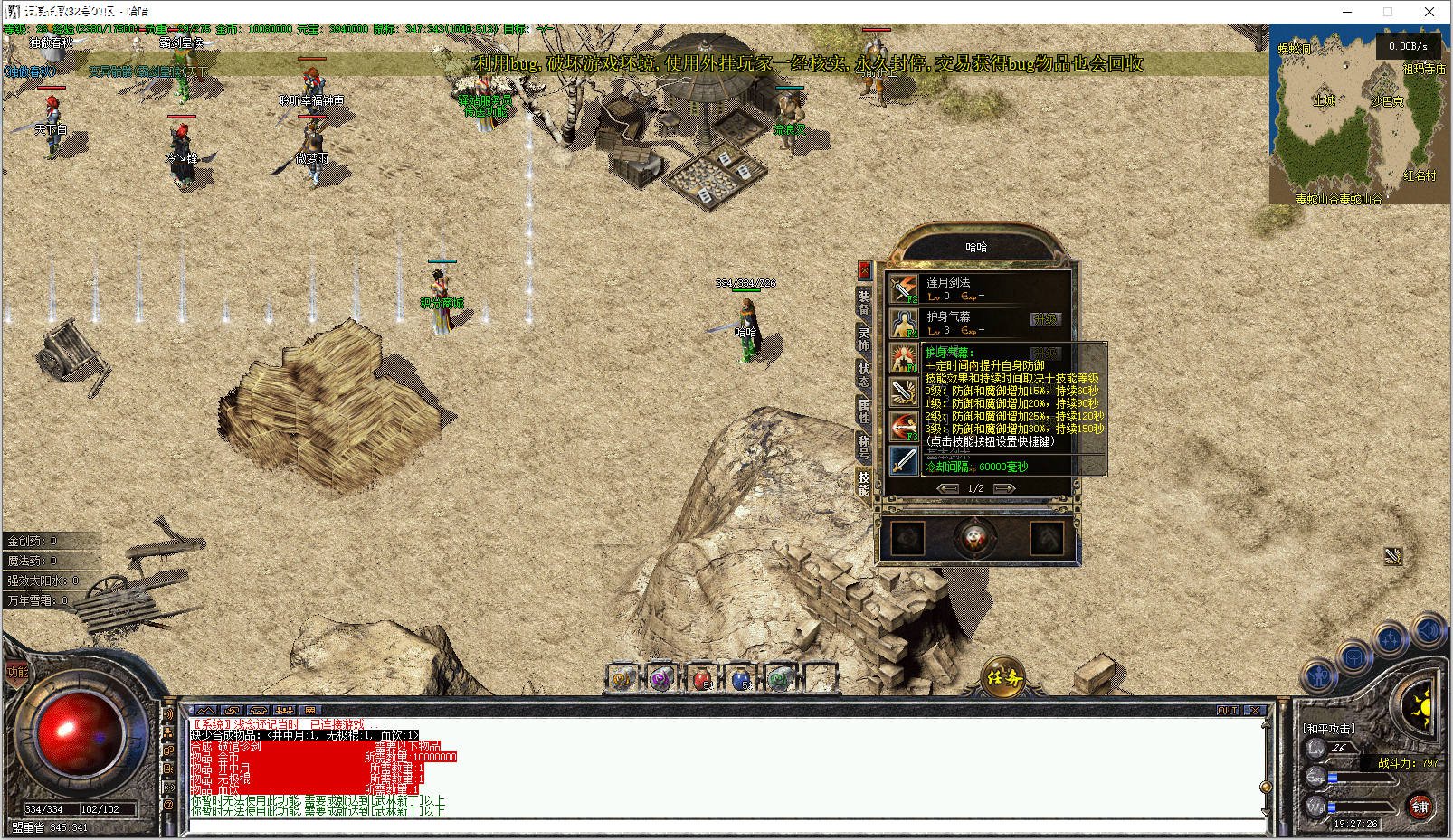Open the red 铺 shop button
Image resolution: width=1453 pixels, height=840 pixels.
[1420, 807]
